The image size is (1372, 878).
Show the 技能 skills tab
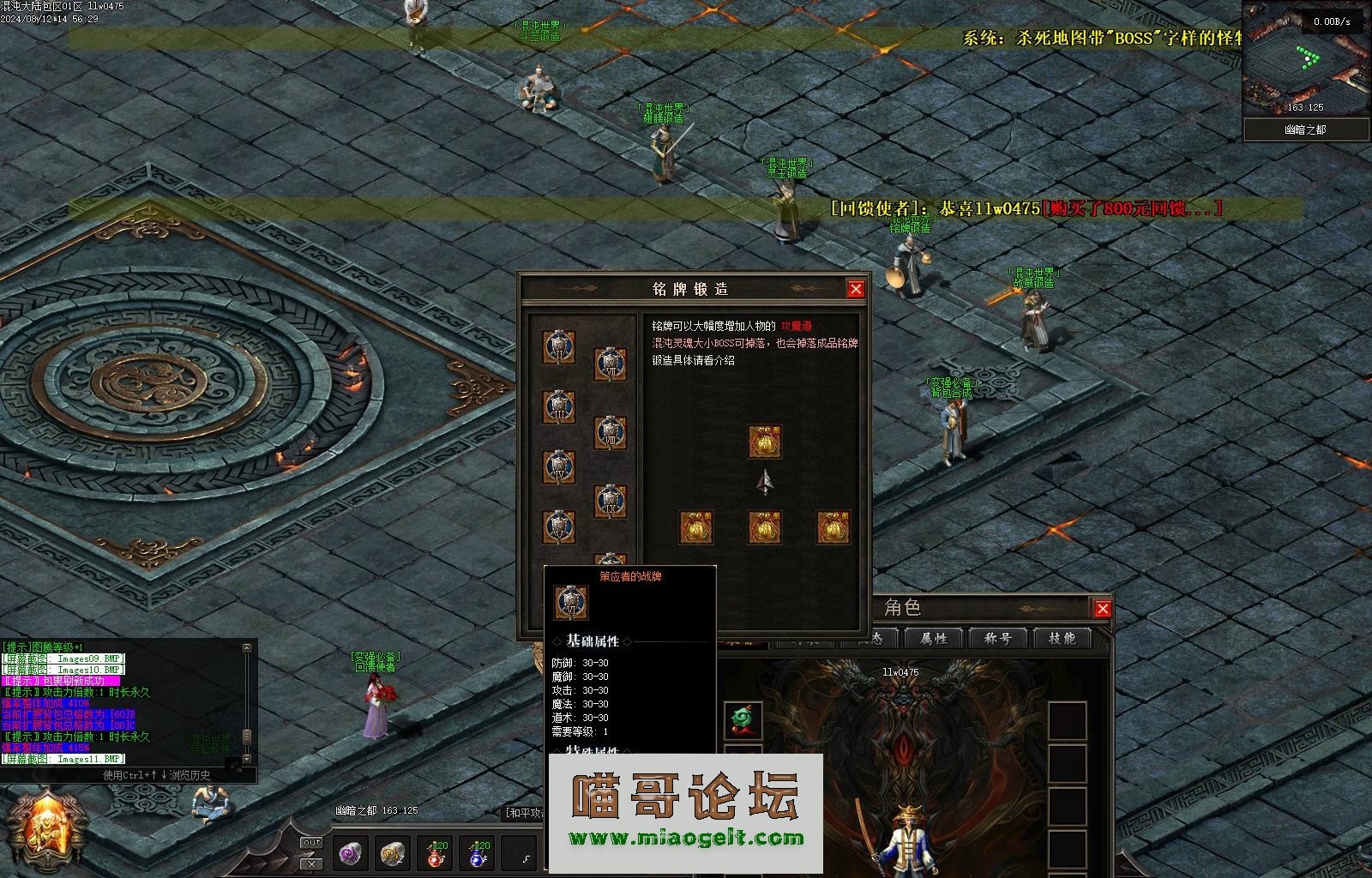[x=1062, y=639]
